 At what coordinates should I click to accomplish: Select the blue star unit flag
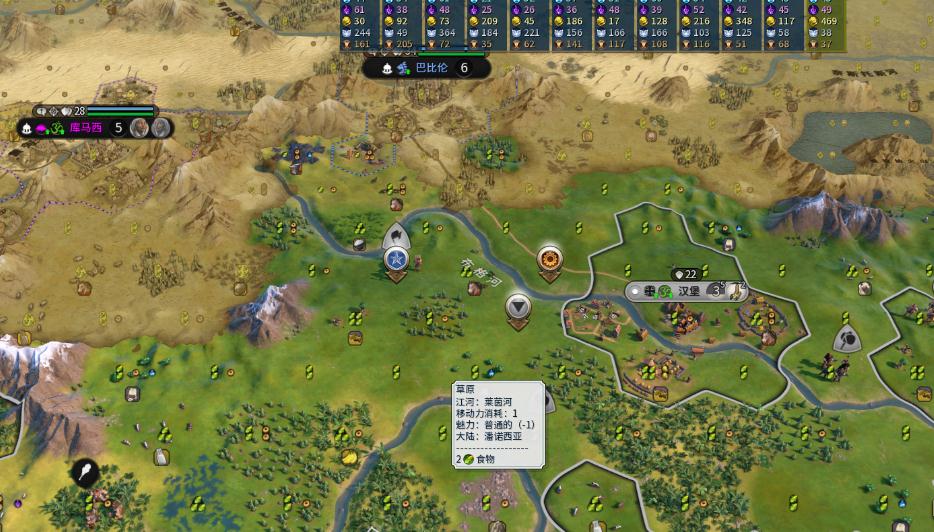point(396,259)
